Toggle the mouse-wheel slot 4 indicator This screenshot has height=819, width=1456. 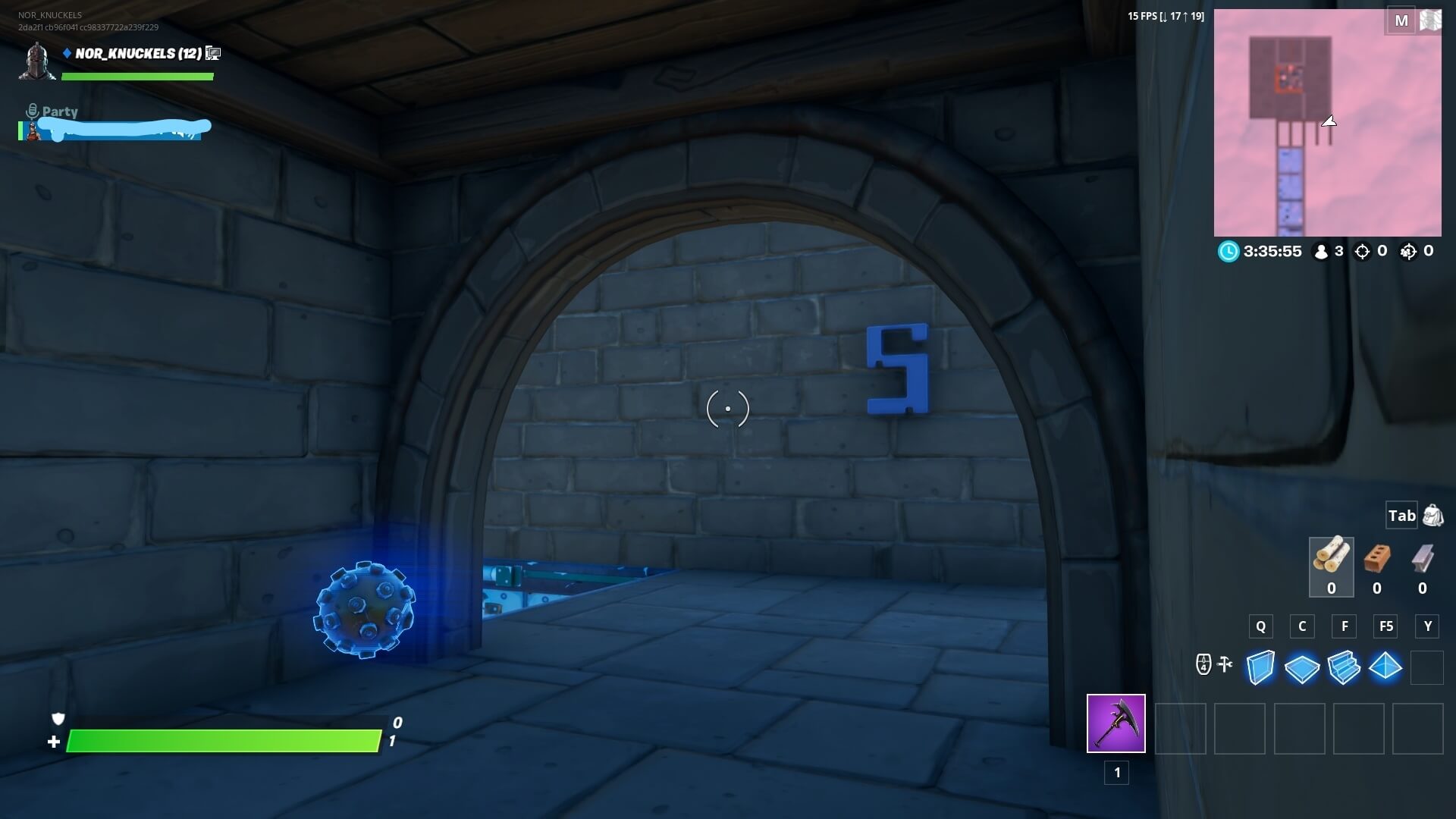1204,664
